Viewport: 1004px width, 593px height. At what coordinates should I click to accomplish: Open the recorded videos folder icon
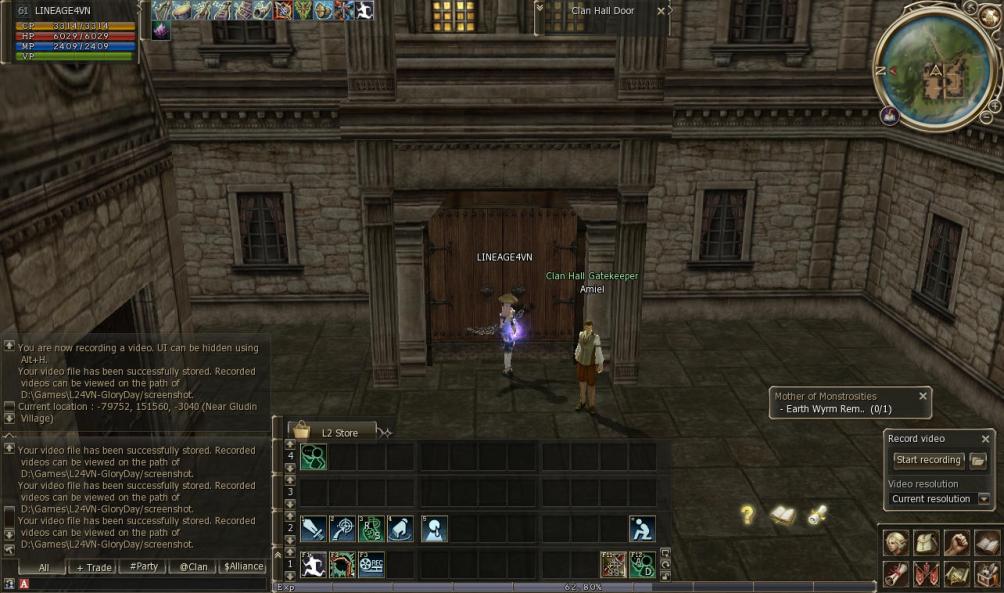pyautogui.click(x=978, y=460)
